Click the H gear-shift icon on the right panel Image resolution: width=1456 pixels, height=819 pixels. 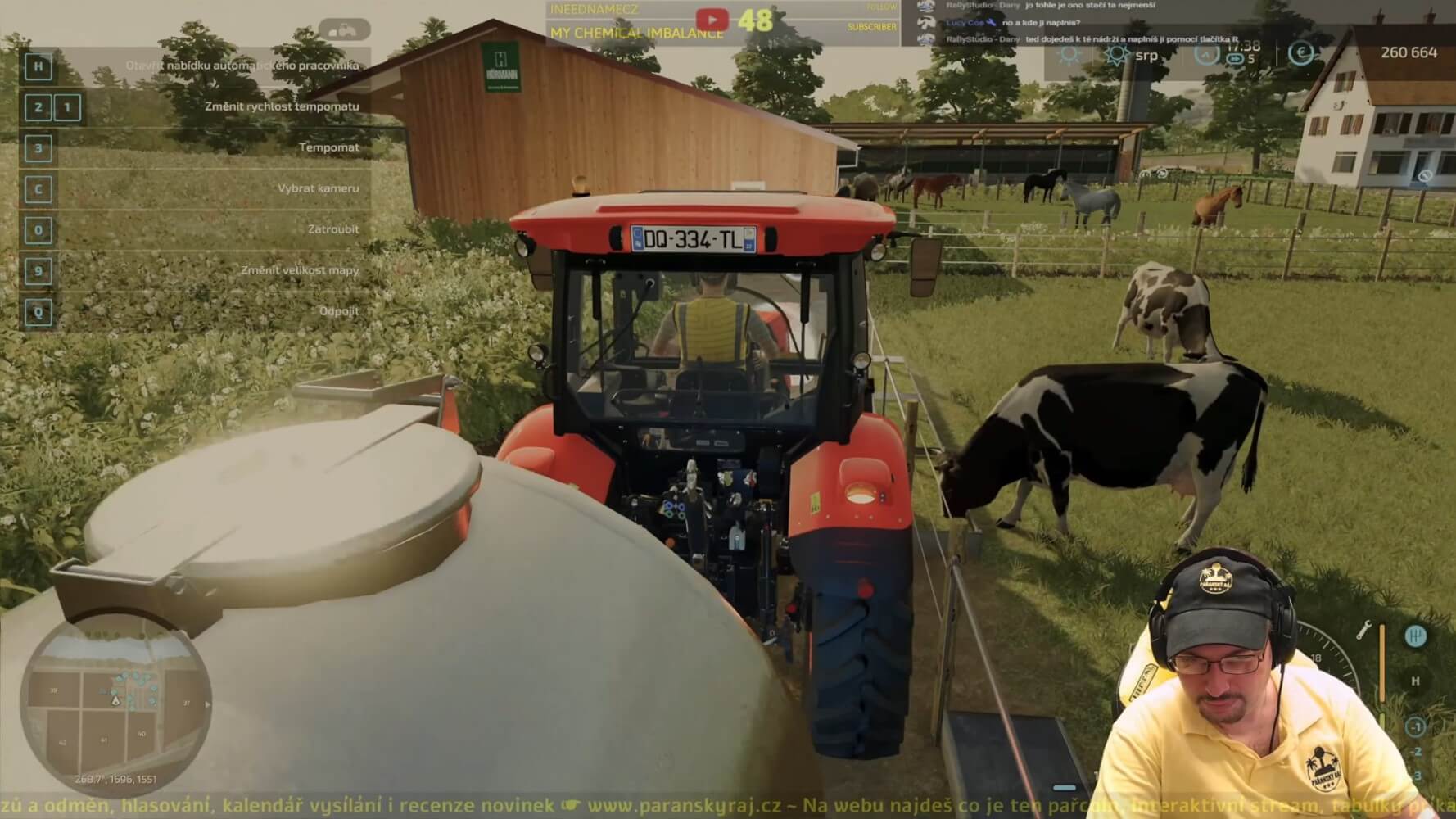click(1416, 636)
